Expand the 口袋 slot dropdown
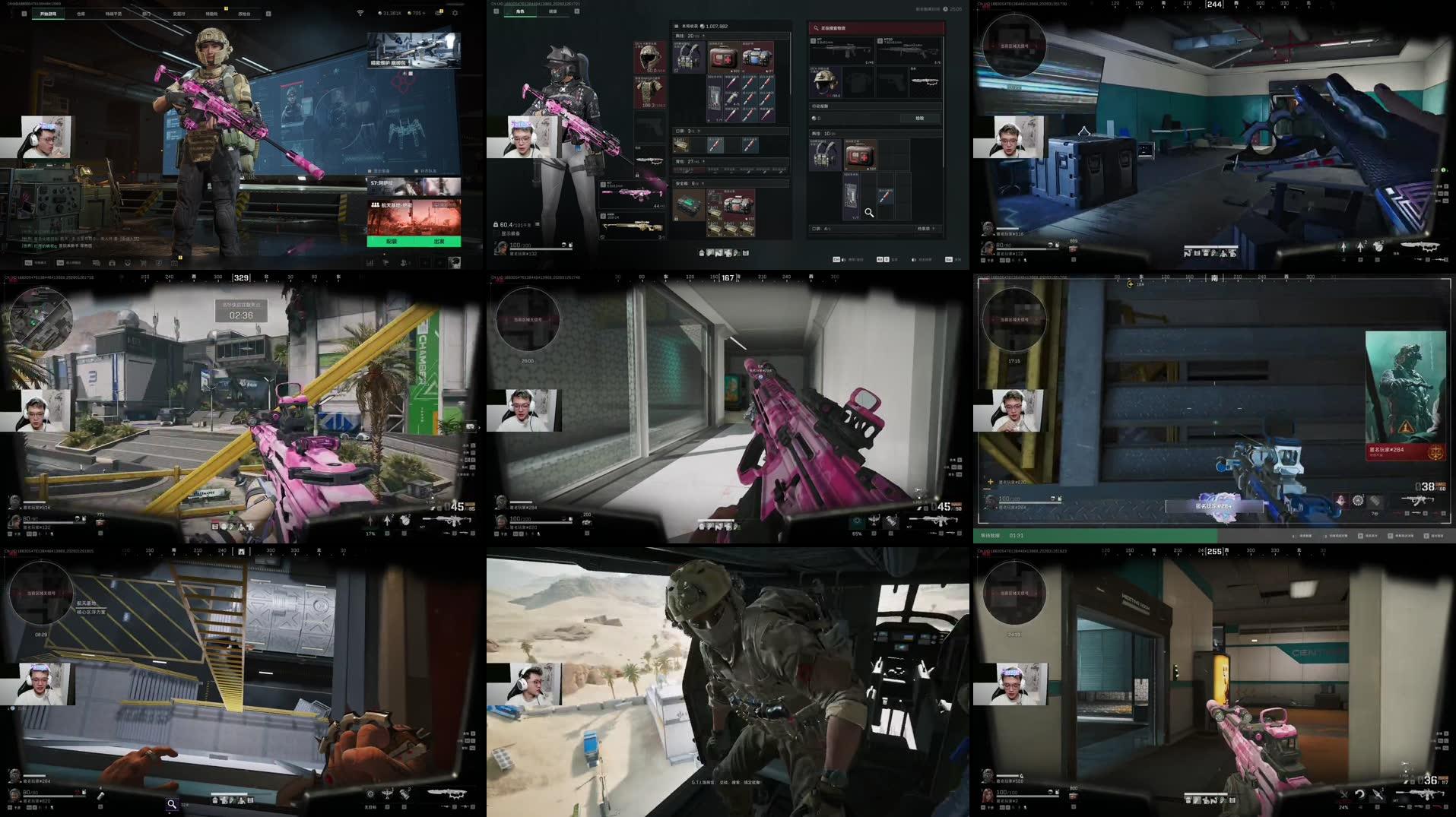1456x817 pixels. coord(699,131)
